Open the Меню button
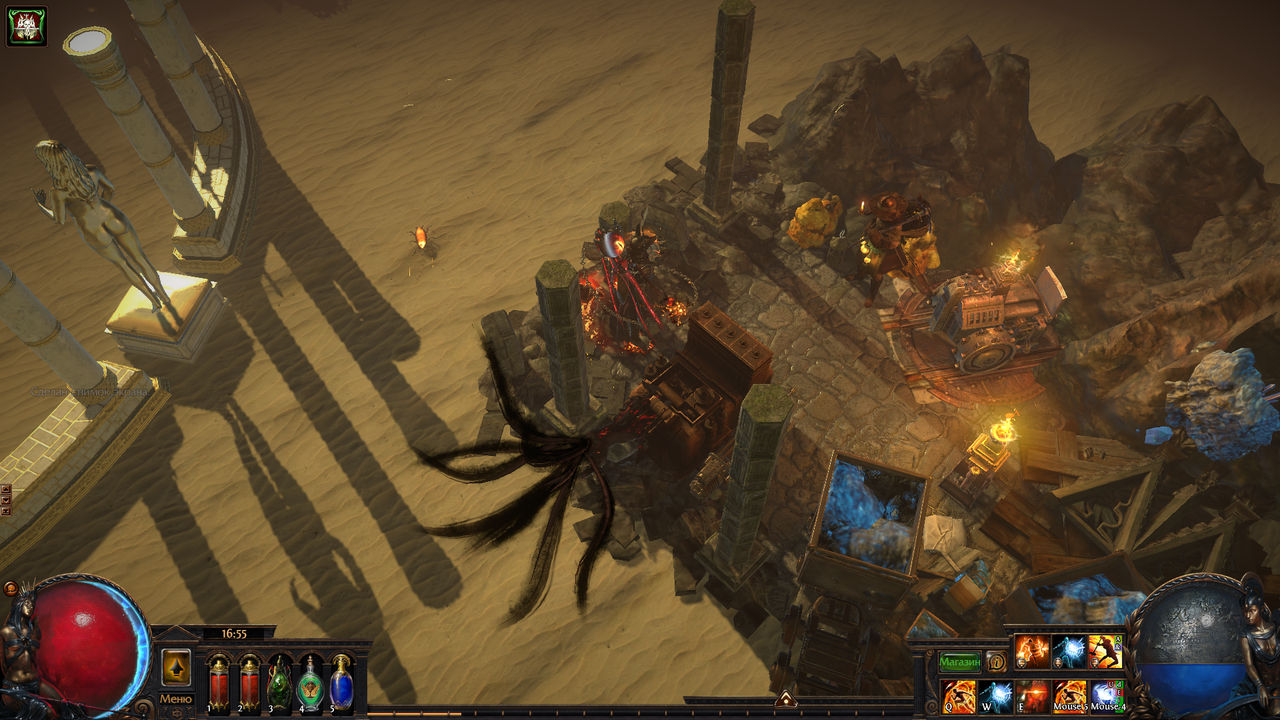This screenshot has height=720, width=1280. point(176,699)
